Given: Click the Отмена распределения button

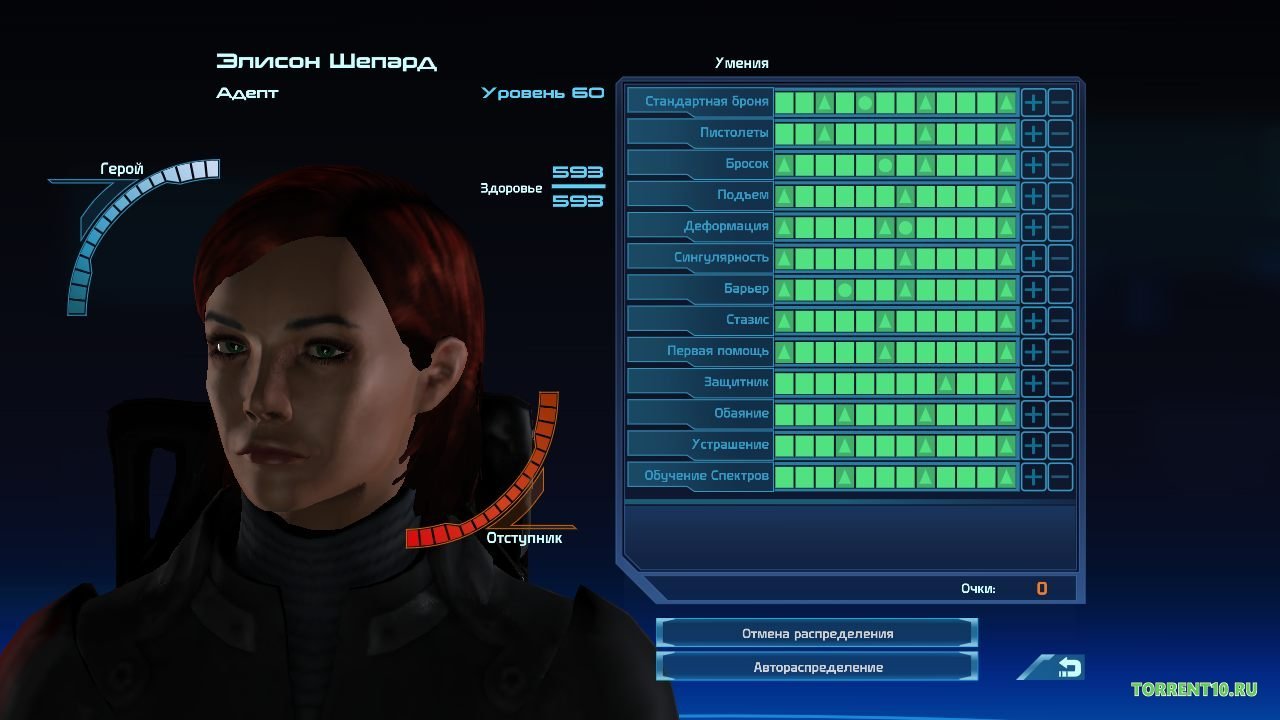Looking at the screenshot, I should coord(817,633).
